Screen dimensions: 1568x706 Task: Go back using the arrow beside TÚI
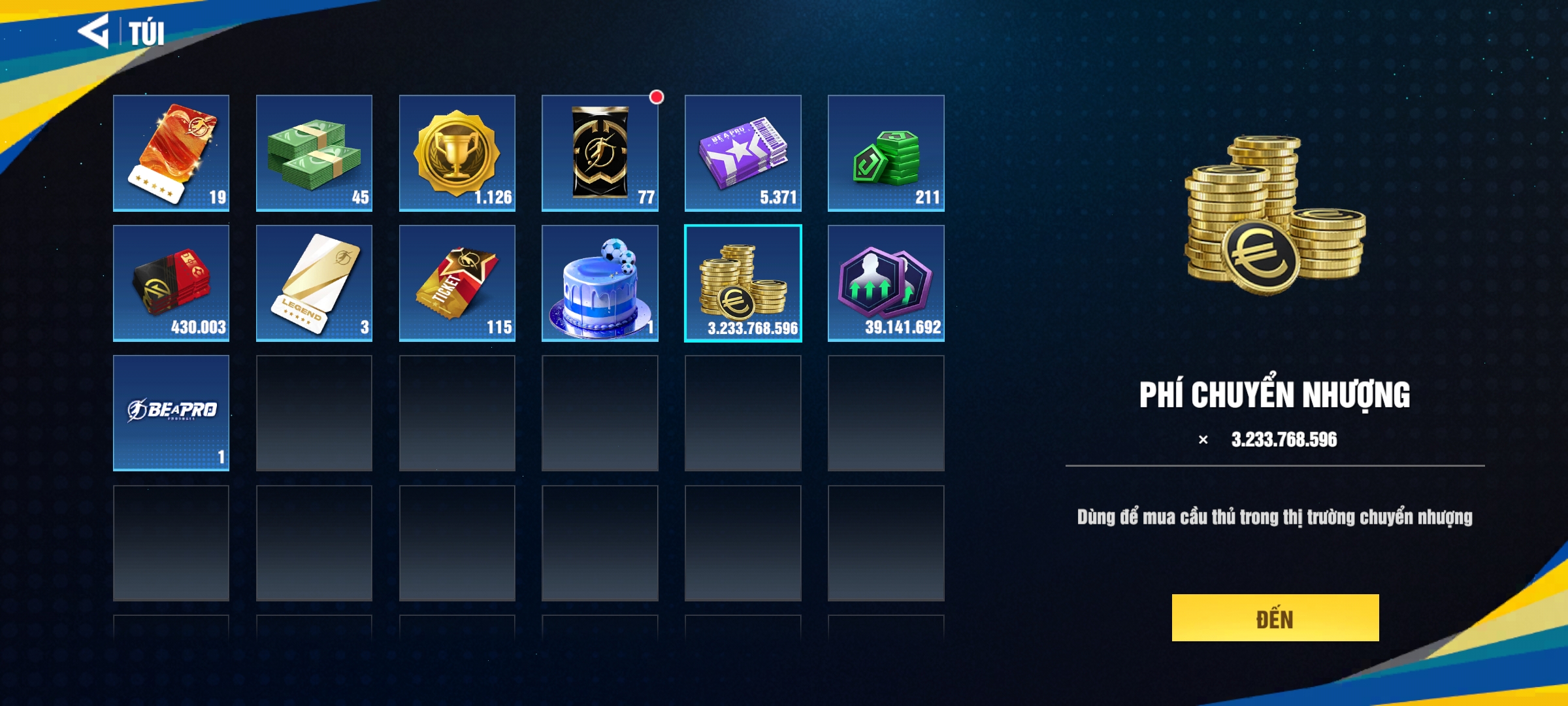pyautogui.click(x=94, y=31)
